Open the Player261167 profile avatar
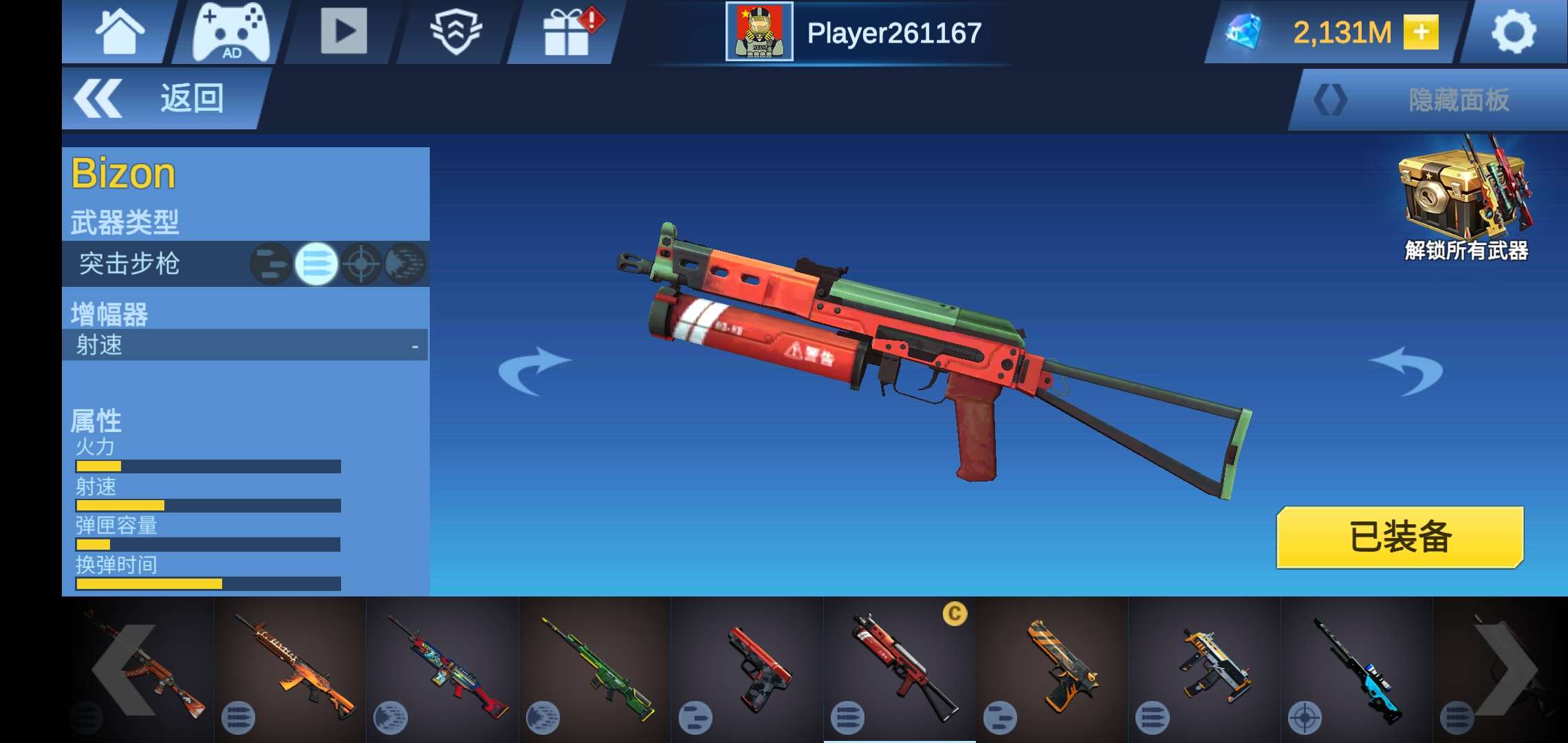The image size is (1568, 743). pyautogui.click(x=759, y=32)
